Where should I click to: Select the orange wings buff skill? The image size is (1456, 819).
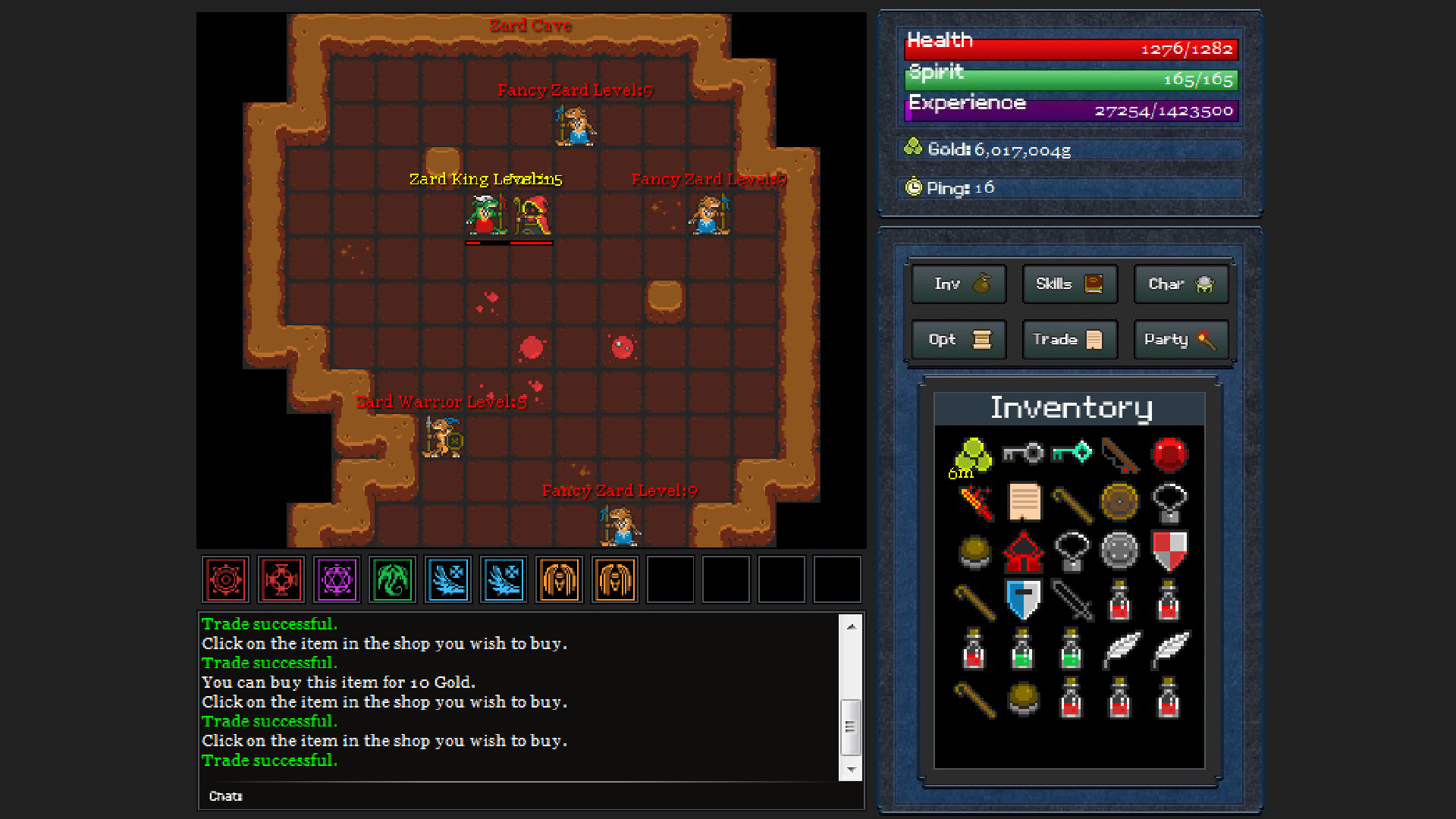coord(559,579)
